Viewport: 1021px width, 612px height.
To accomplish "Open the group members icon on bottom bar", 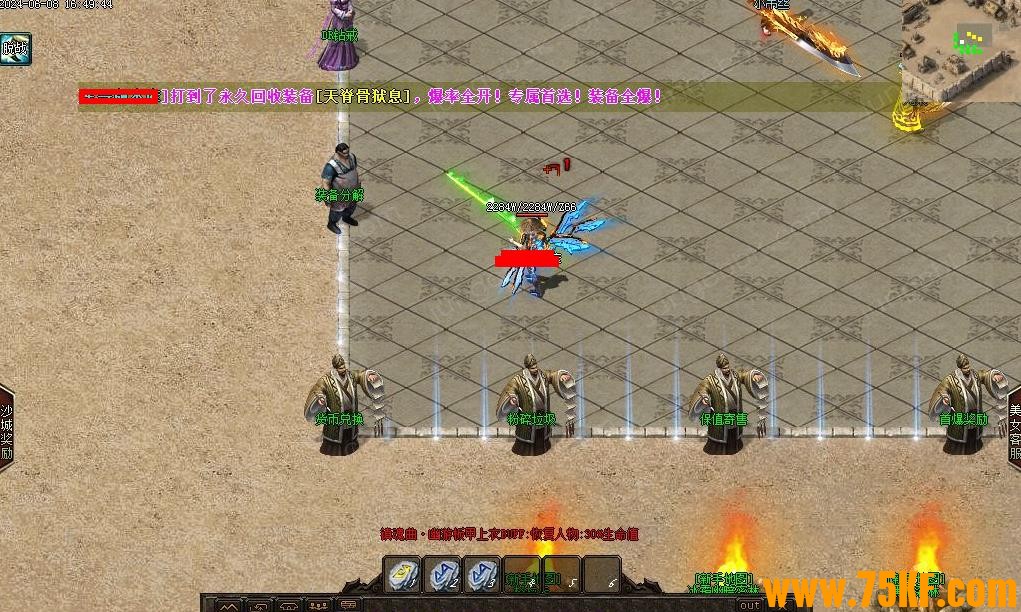I will coord(318,605).
